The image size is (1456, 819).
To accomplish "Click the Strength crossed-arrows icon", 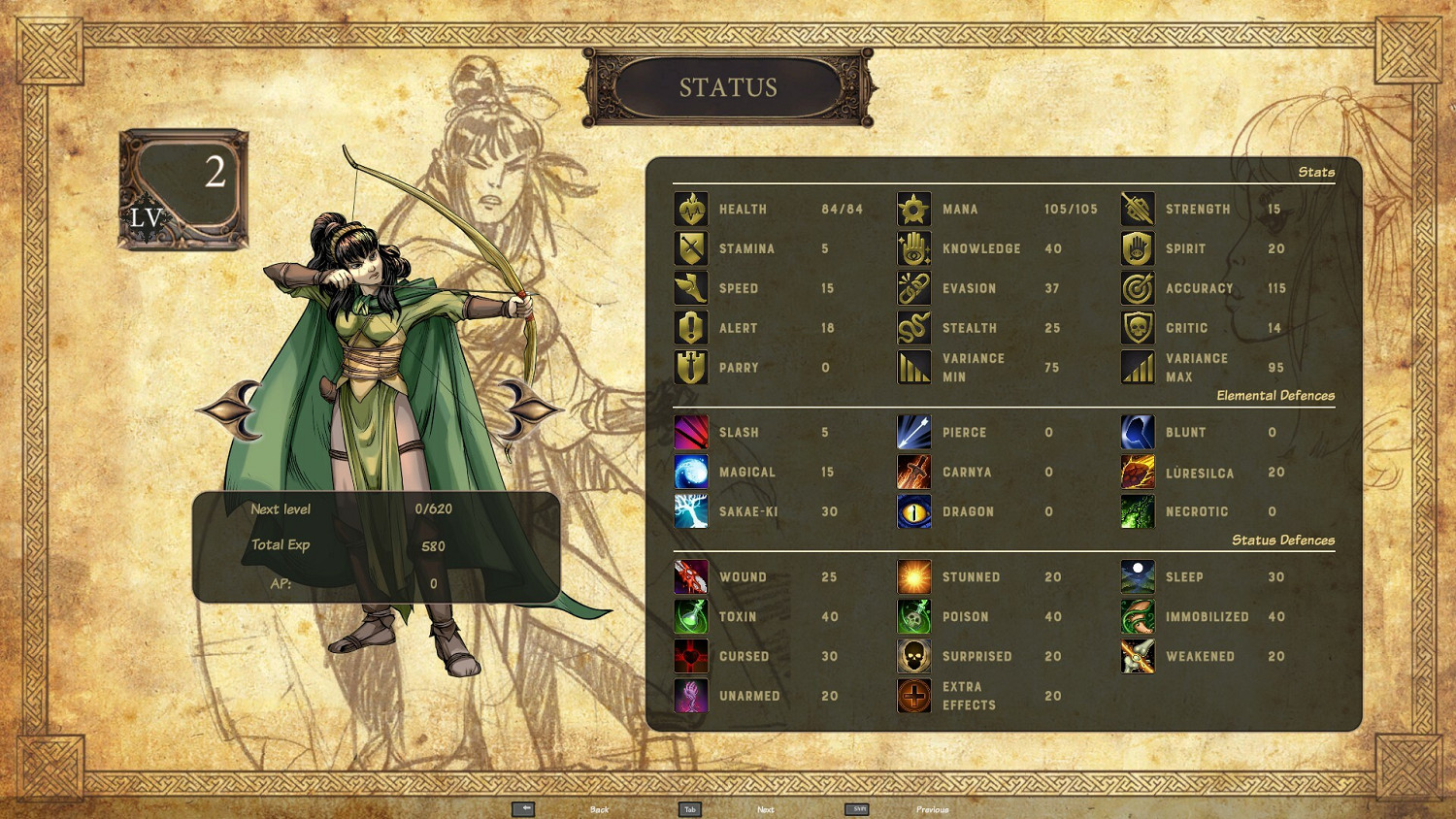I will coord(1137,209).
